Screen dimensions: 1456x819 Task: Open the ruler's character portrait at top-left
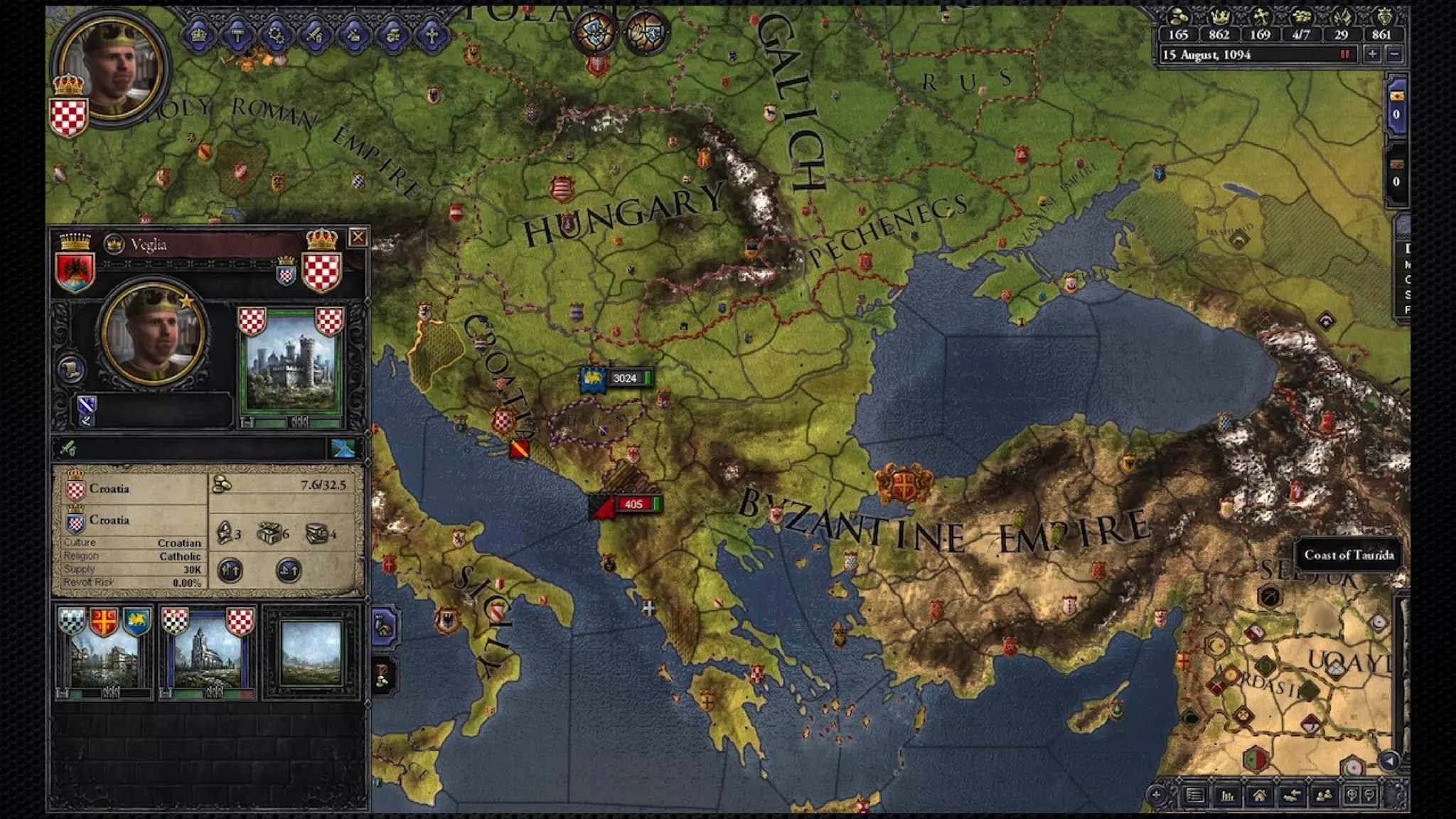point(112,66)
